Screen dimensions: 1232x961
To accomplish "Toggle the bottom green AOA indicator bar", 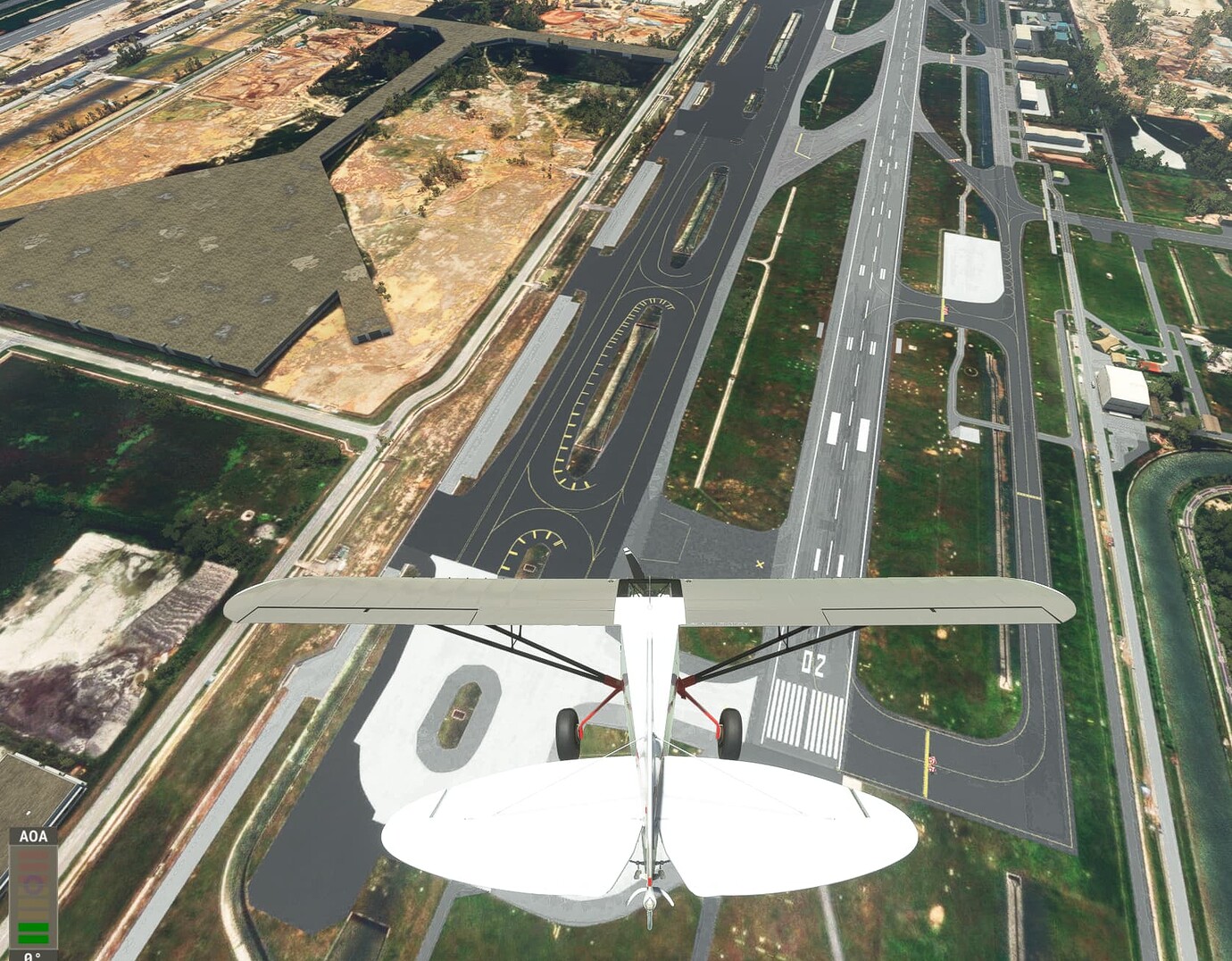I will (33, 939).
